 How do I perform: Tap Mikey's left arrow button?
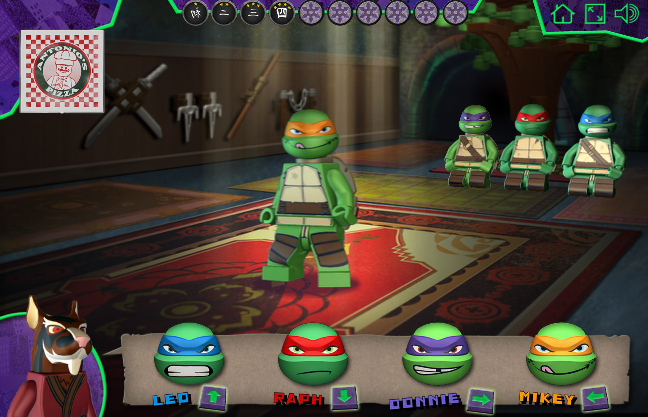[595, 398]
